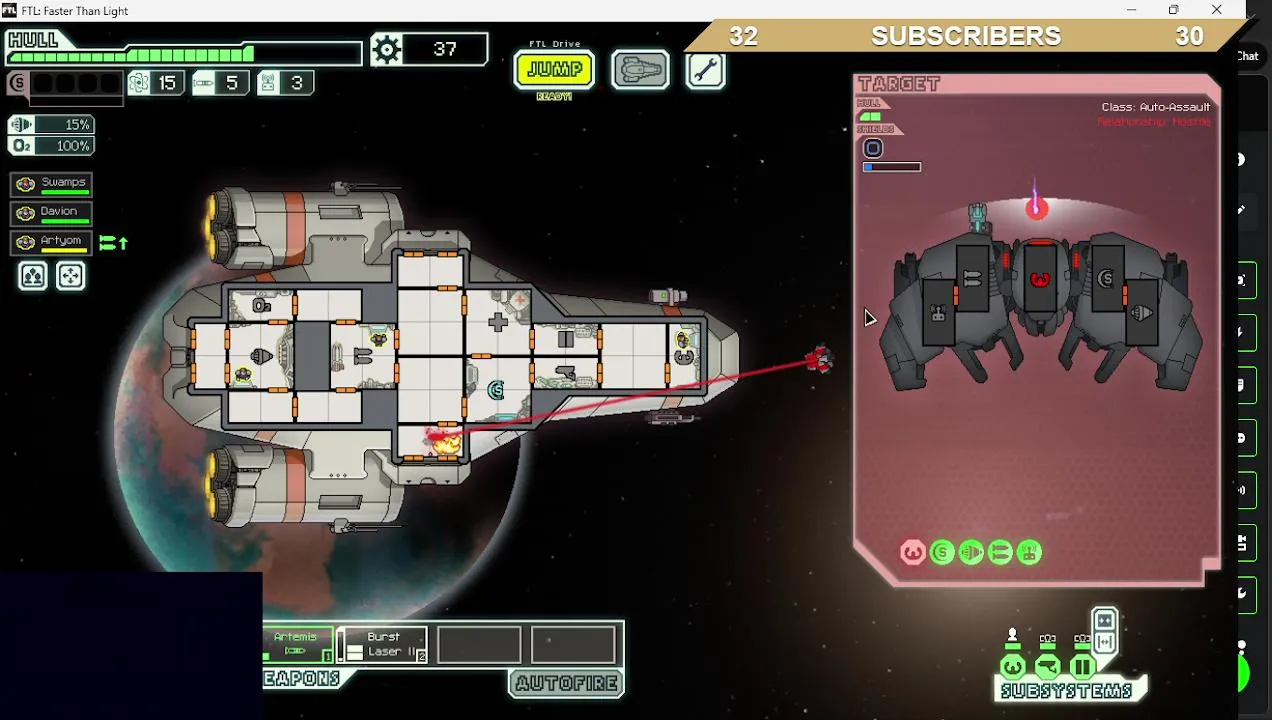Select the sensors camera subsystem icon
Screen dimensions: 1272x720
[1048, 666]
